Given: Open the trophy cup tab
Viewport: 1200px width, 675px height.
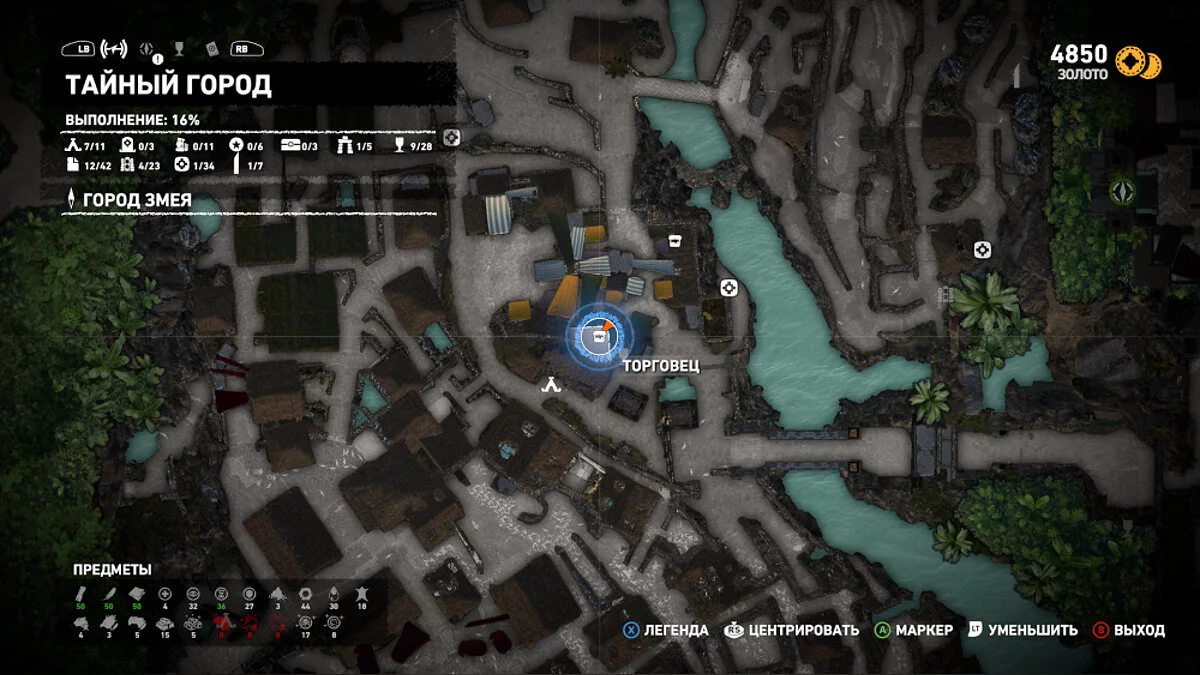Looking at the screenshot, I should (178, 48).
